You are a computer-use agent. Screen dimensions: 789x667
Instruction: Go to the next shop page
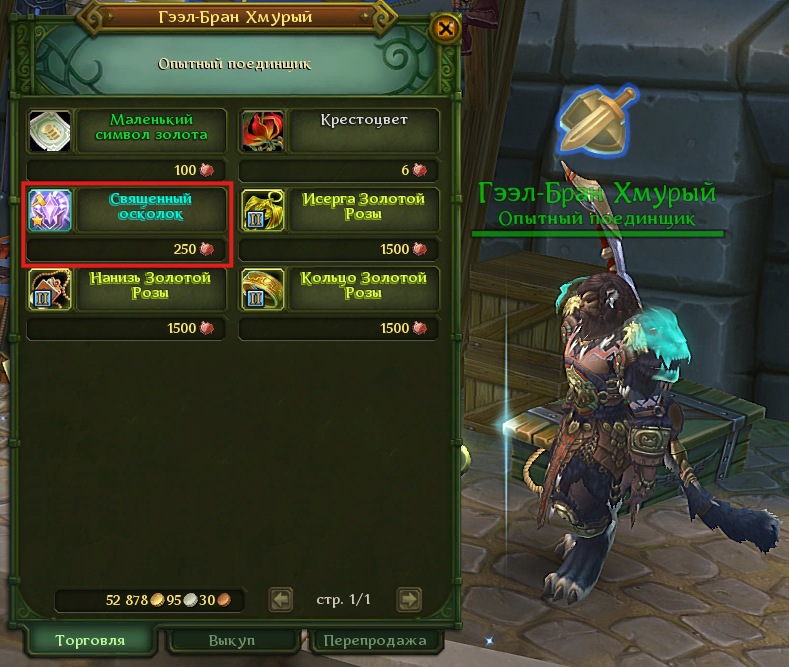pyautogui.click(x=409, y=600)
